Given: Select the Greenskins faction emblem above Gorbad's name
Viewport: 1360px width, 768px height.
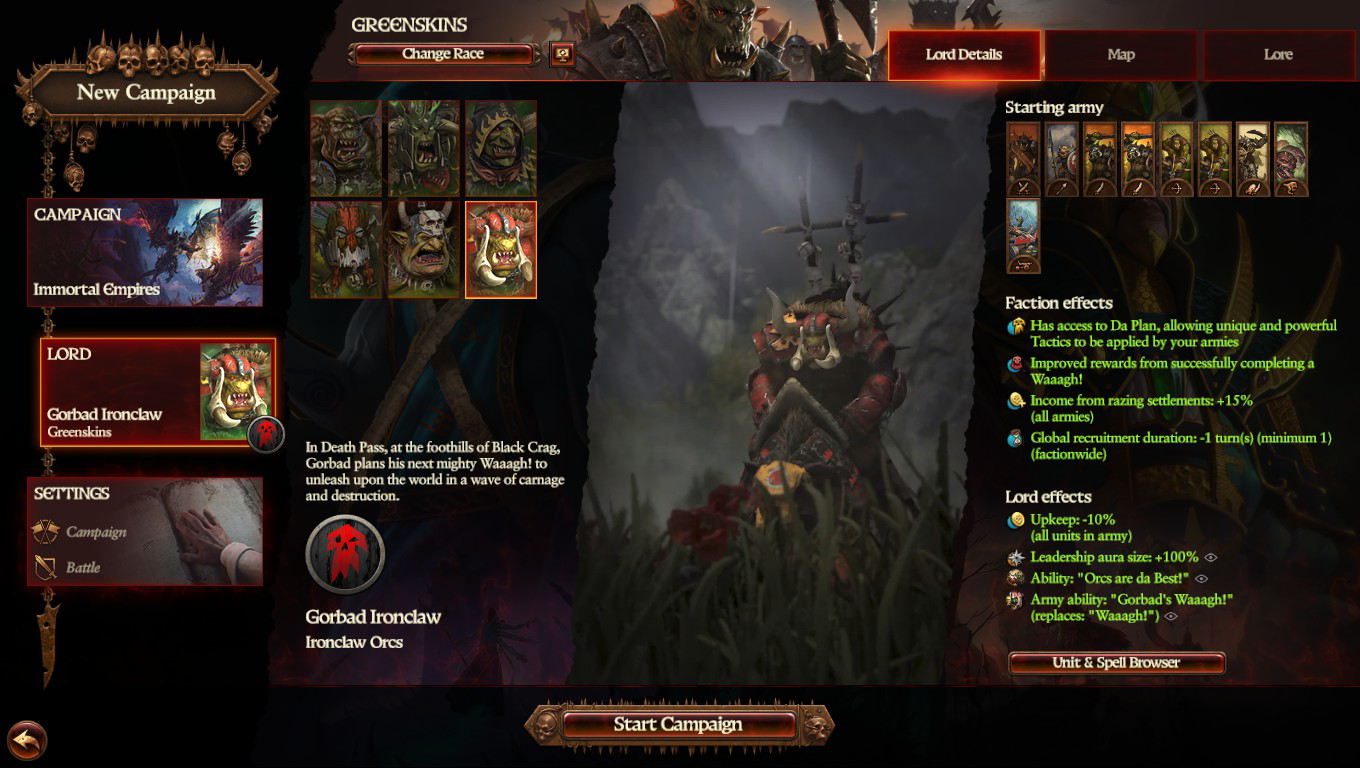Looking at the screenshot, I should [x=346, y=555].
